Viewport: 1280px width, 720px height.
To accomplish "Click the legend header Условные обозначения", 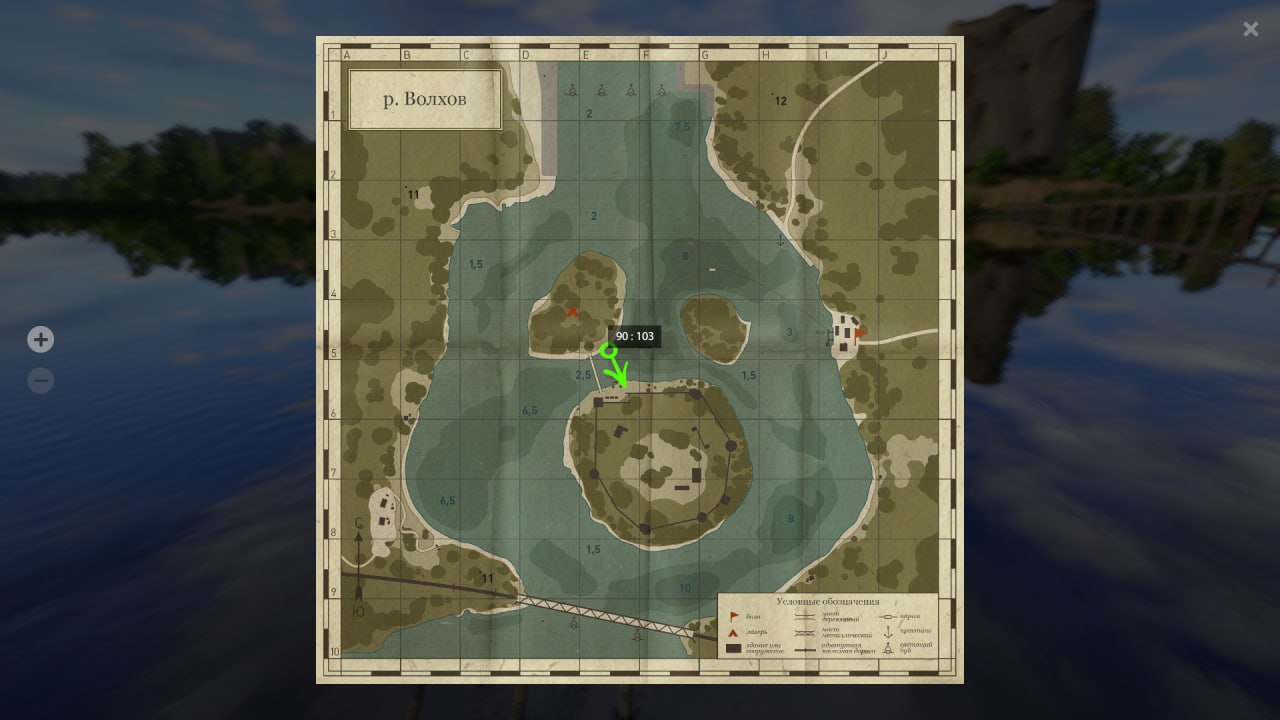I will tap(828, 601).
